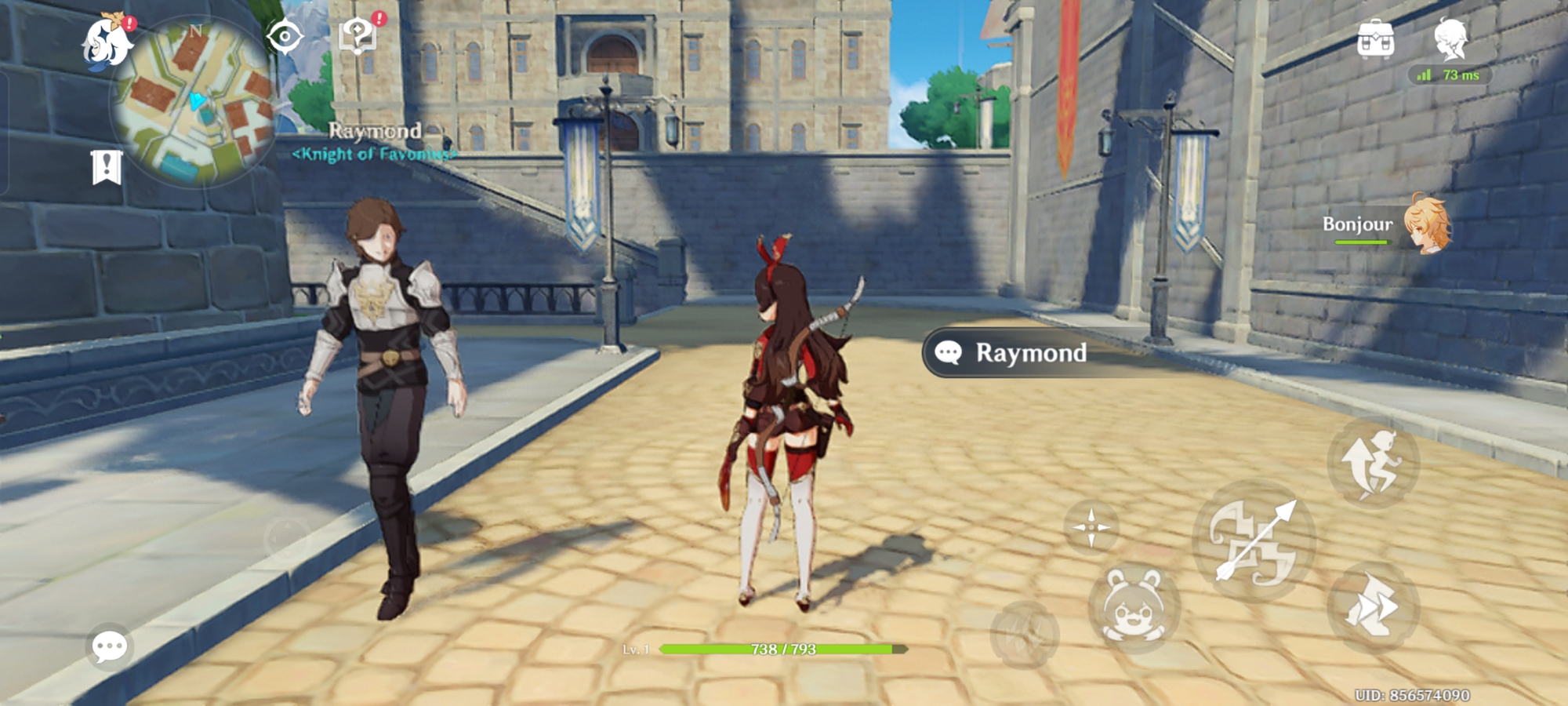The height and width of the screenshot is (706, 1568).
Task: Open the quest bookmark icon
Action: coord(107,167)
